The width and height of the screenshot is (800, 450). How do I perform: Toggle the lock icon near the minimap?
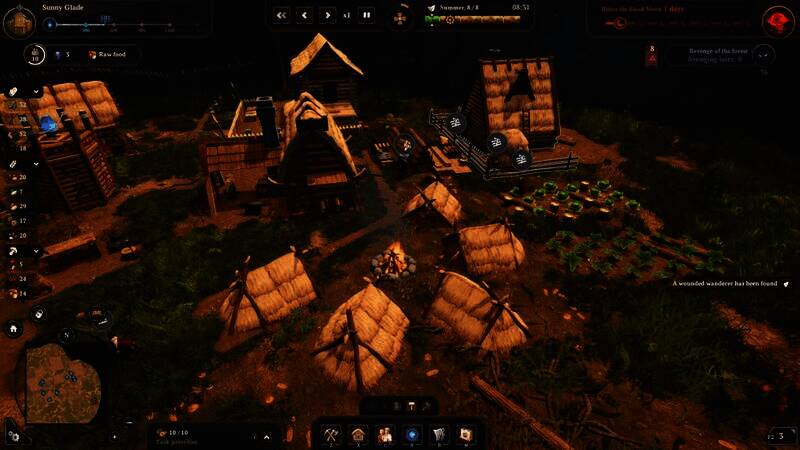[x=39, y=314]
